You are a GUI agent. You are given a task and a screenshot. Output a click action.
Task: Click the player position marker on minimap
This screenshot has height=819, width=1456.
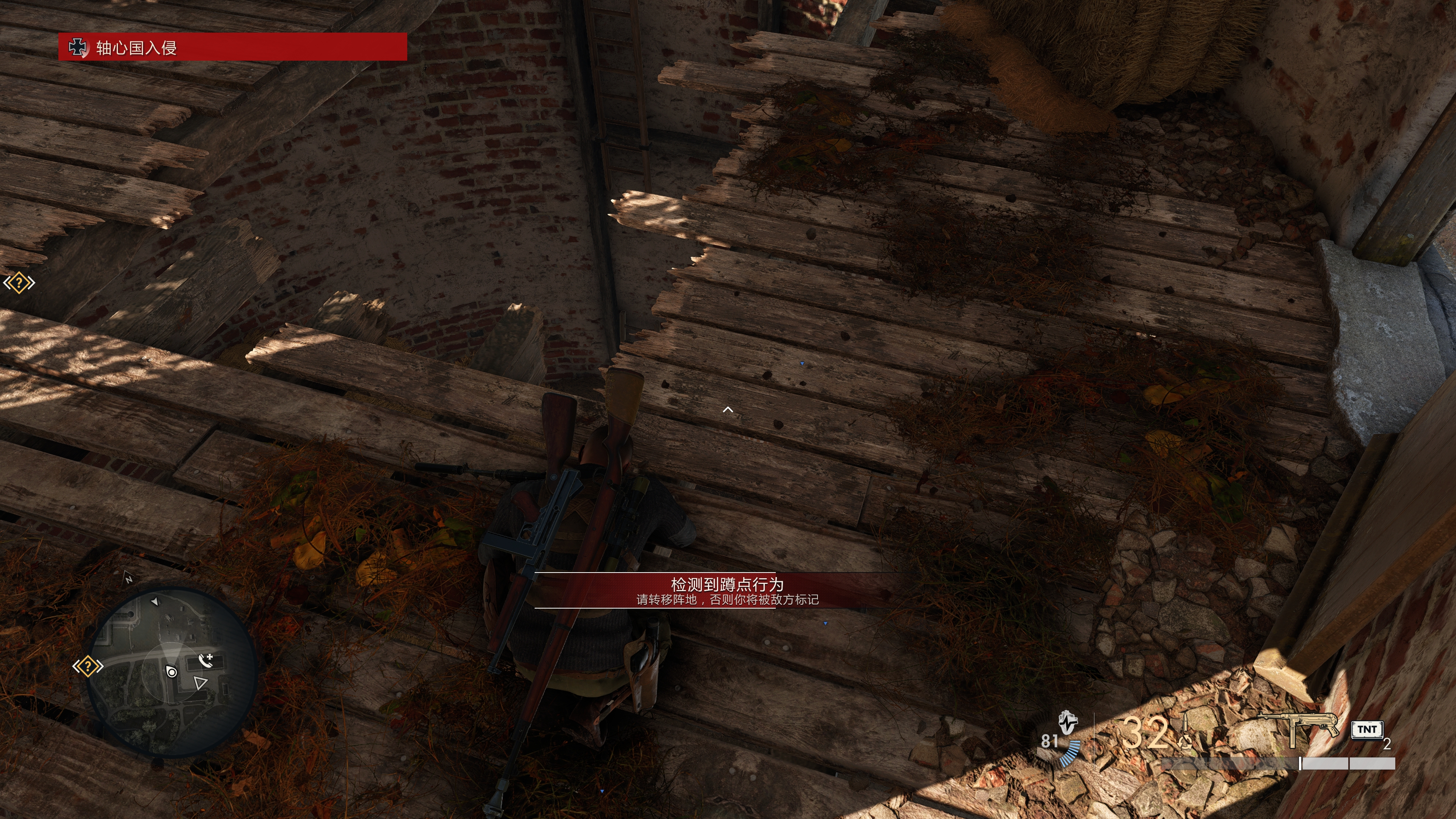click(172, 672)
